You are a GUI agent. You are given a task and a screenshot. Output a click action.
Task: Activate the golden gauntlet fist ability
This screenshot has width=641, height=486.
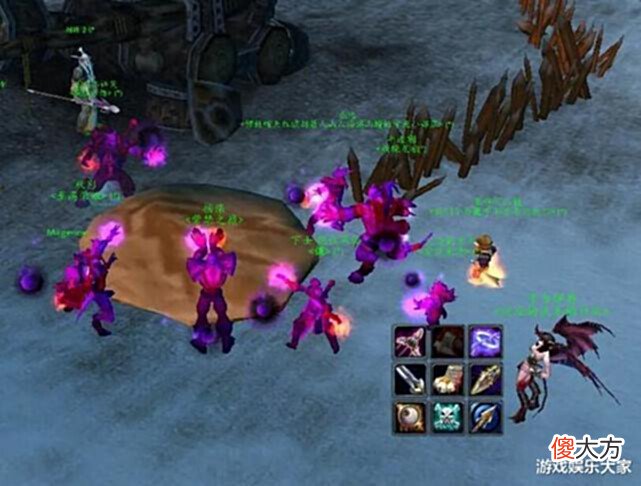[x=448, y=379]
